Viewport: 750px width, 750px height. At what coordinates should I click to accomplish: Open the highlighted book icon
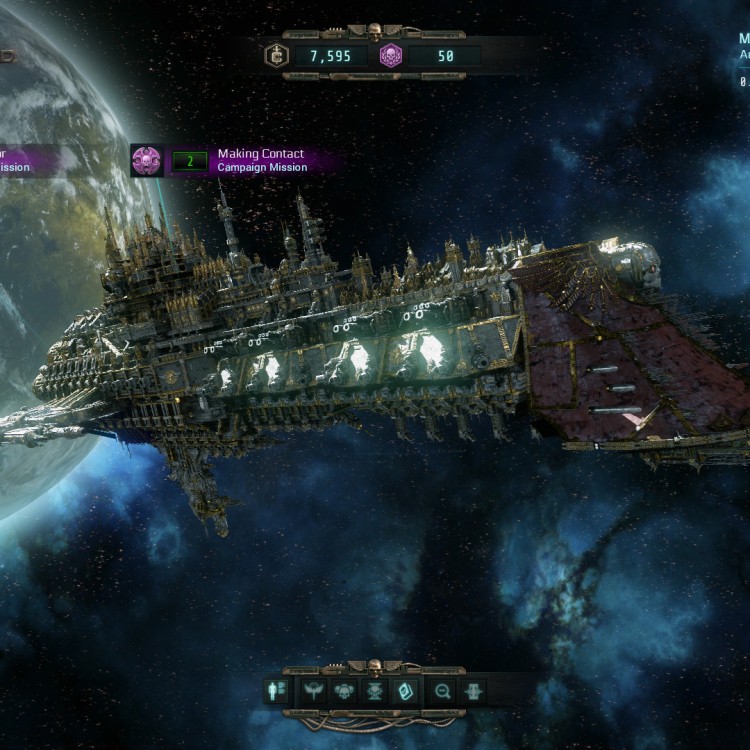tap(406, 691)
